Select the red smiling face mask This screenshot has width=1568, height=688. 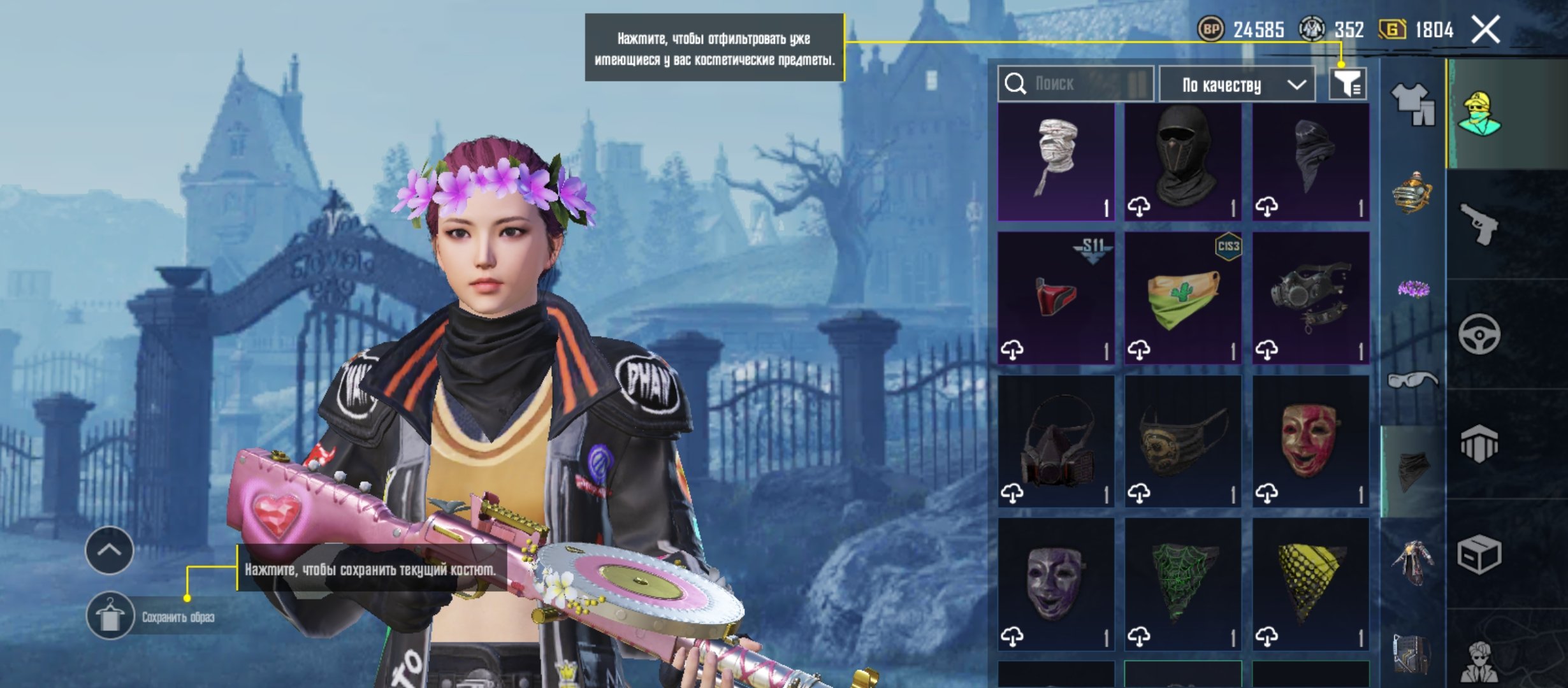tap(1310, 441)
